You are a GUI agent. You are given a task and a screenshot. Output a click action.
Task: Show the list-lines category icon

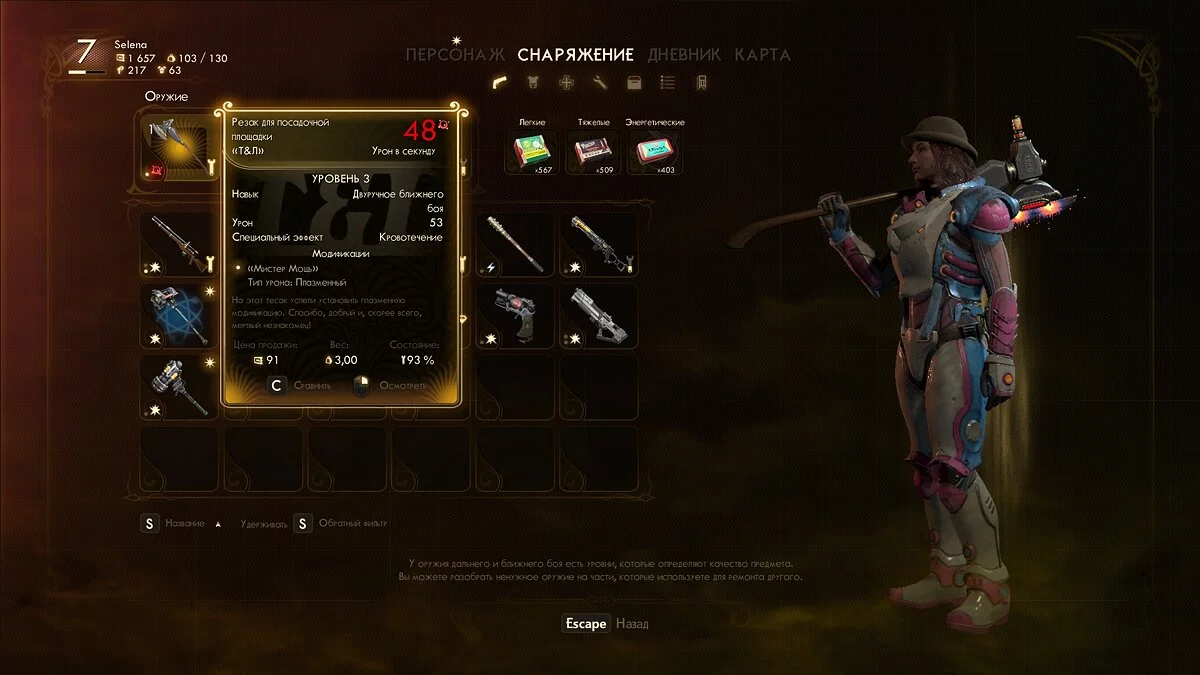[668, 83]
